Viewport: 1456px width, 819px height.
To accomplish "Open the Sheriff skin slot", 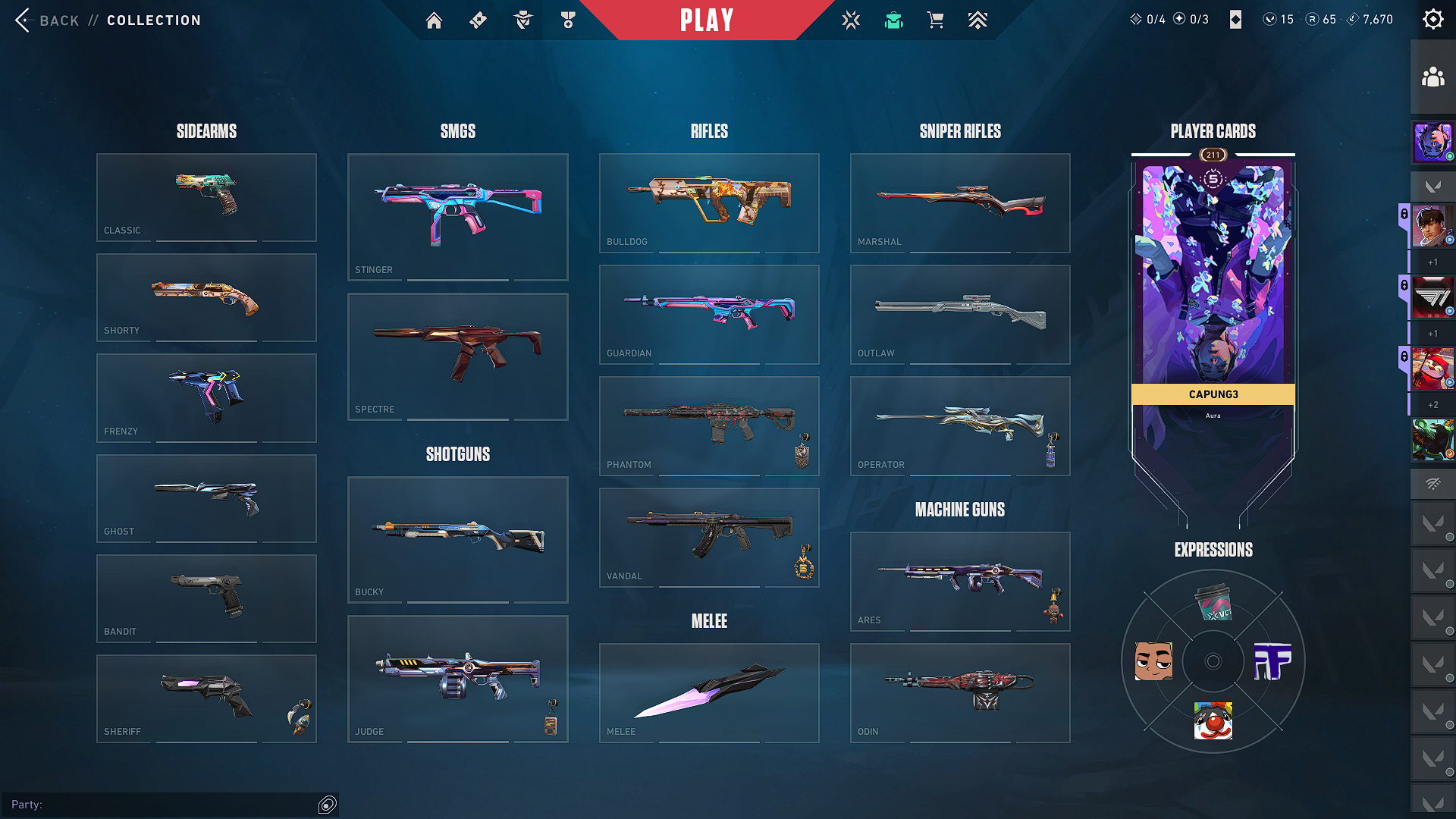I will pyautogui.click(x=206, y=698).
